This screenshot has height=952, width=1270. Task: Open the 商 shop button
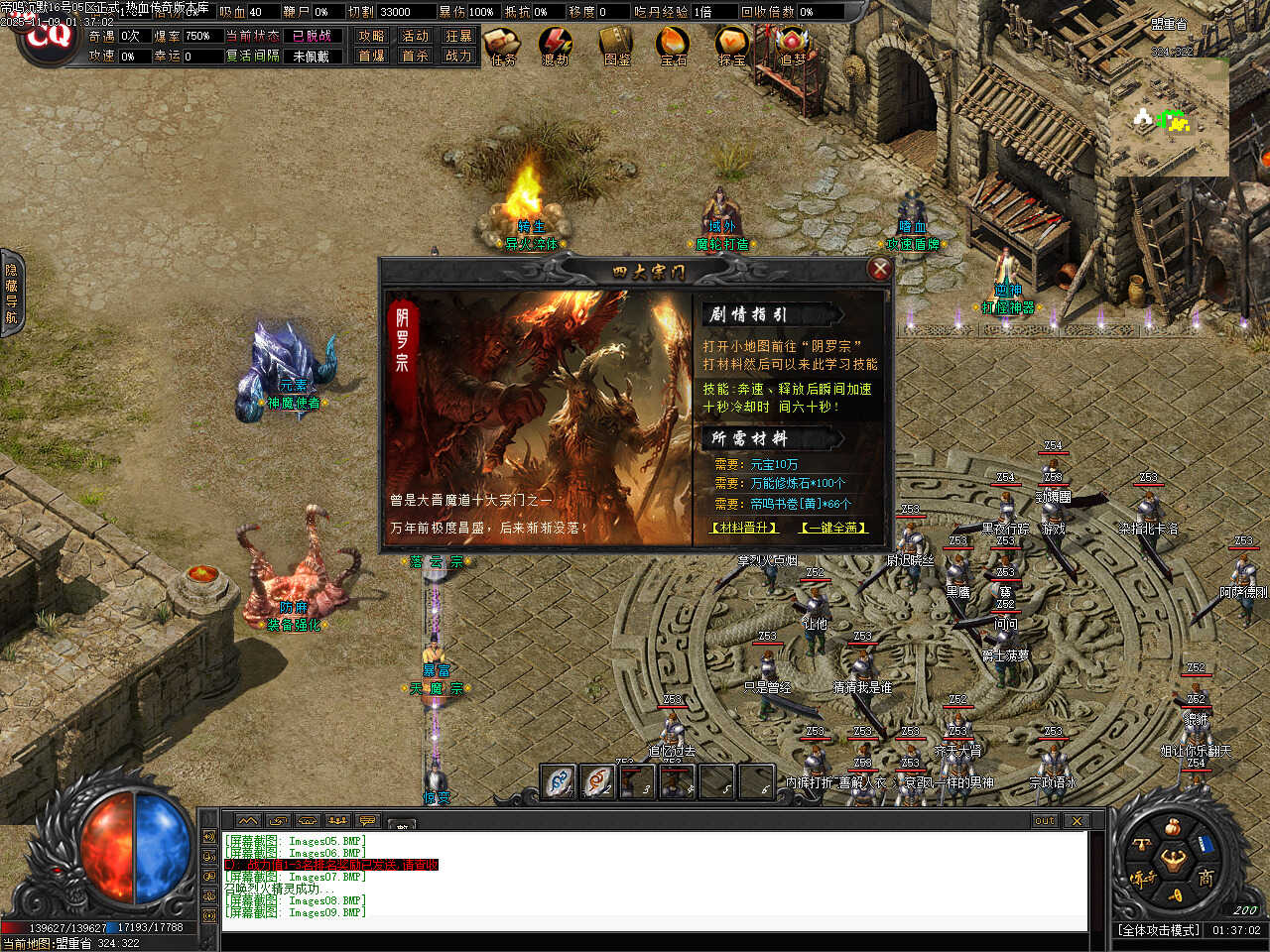1206,877
